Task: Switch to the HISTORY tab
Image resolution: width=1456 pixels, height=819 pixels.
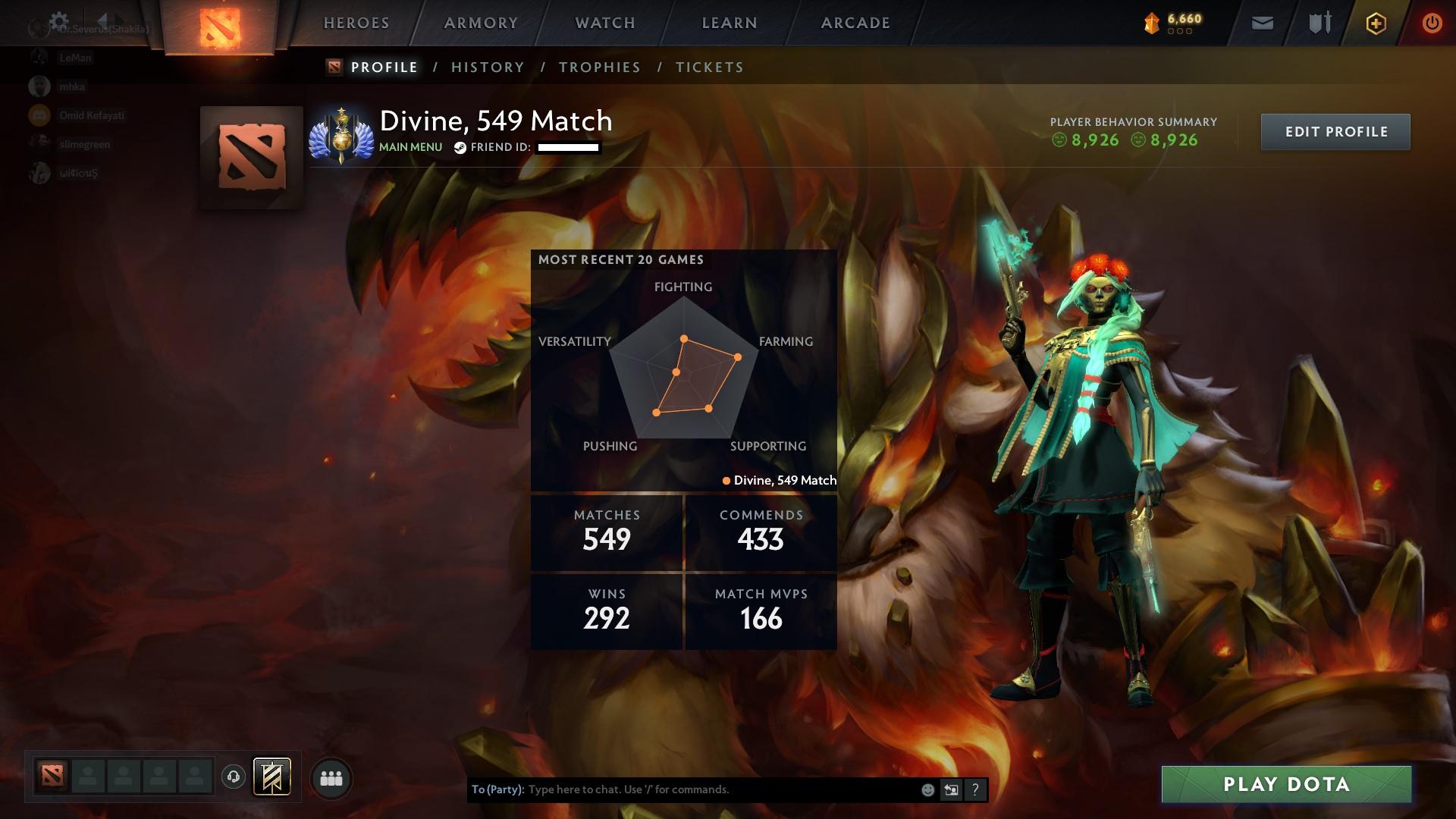Action: pyautogui.click(x=488, y=67)
